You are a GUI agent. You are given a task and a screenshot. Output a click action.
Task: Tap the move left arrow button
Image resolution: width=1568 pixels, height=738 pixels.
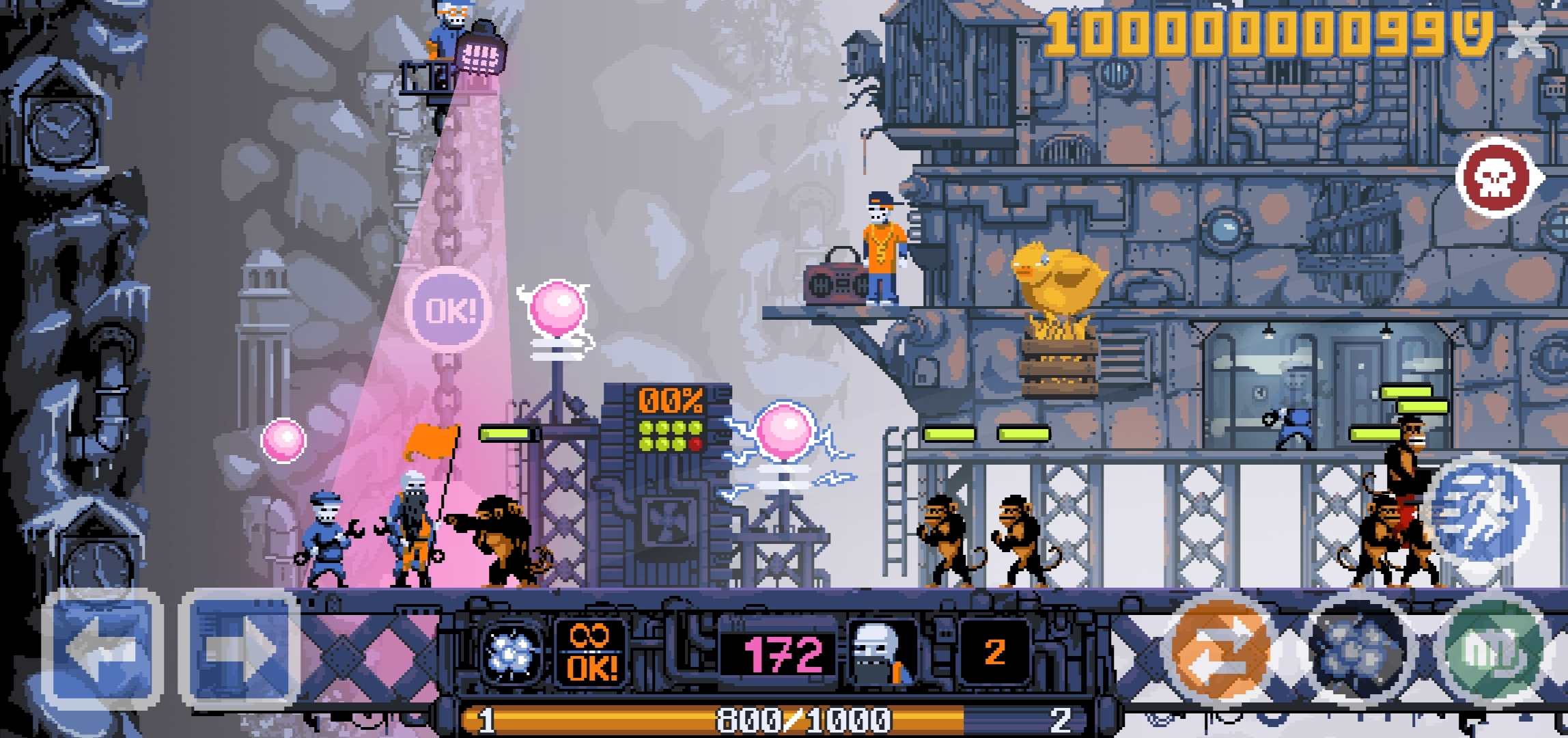102,649
